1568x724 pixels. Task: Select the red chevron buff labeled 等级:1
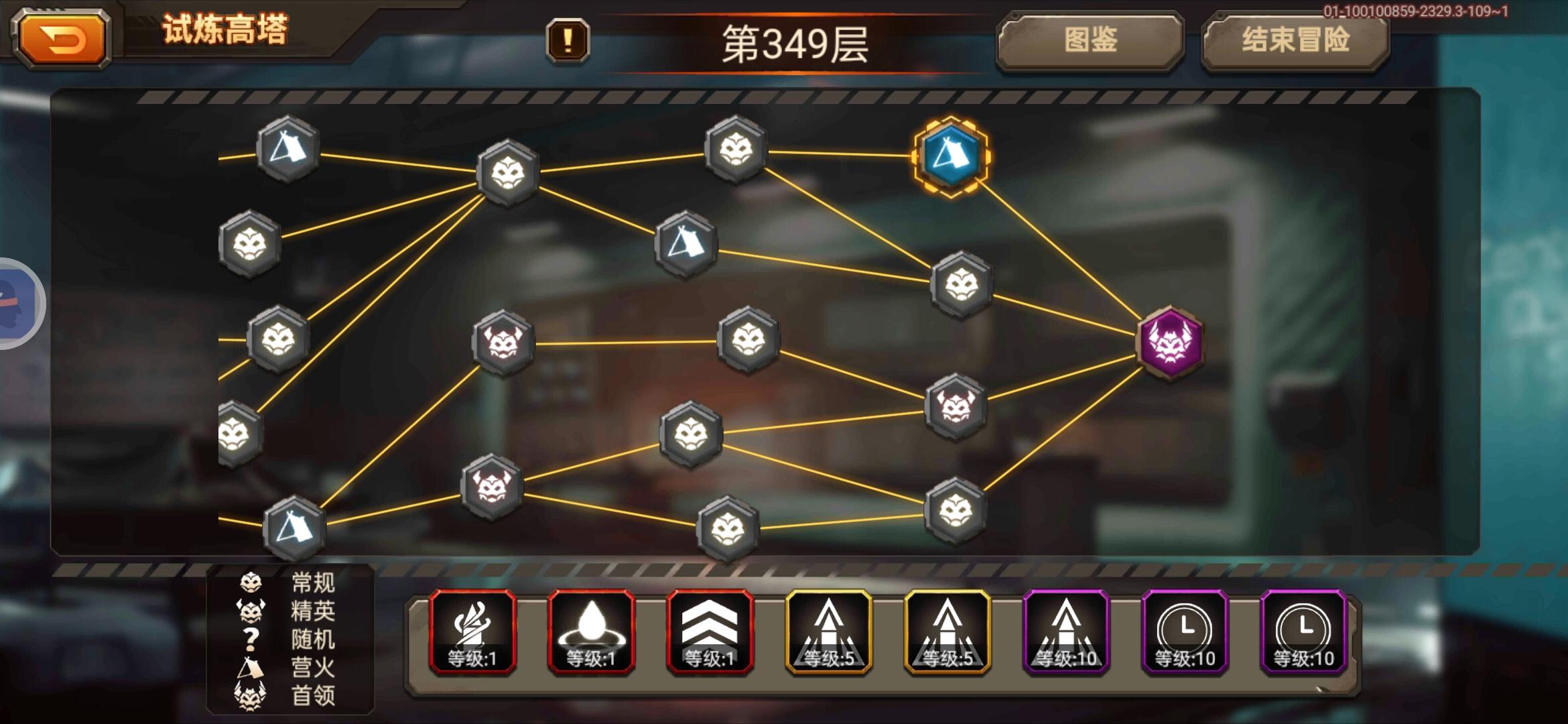point(714,630)
